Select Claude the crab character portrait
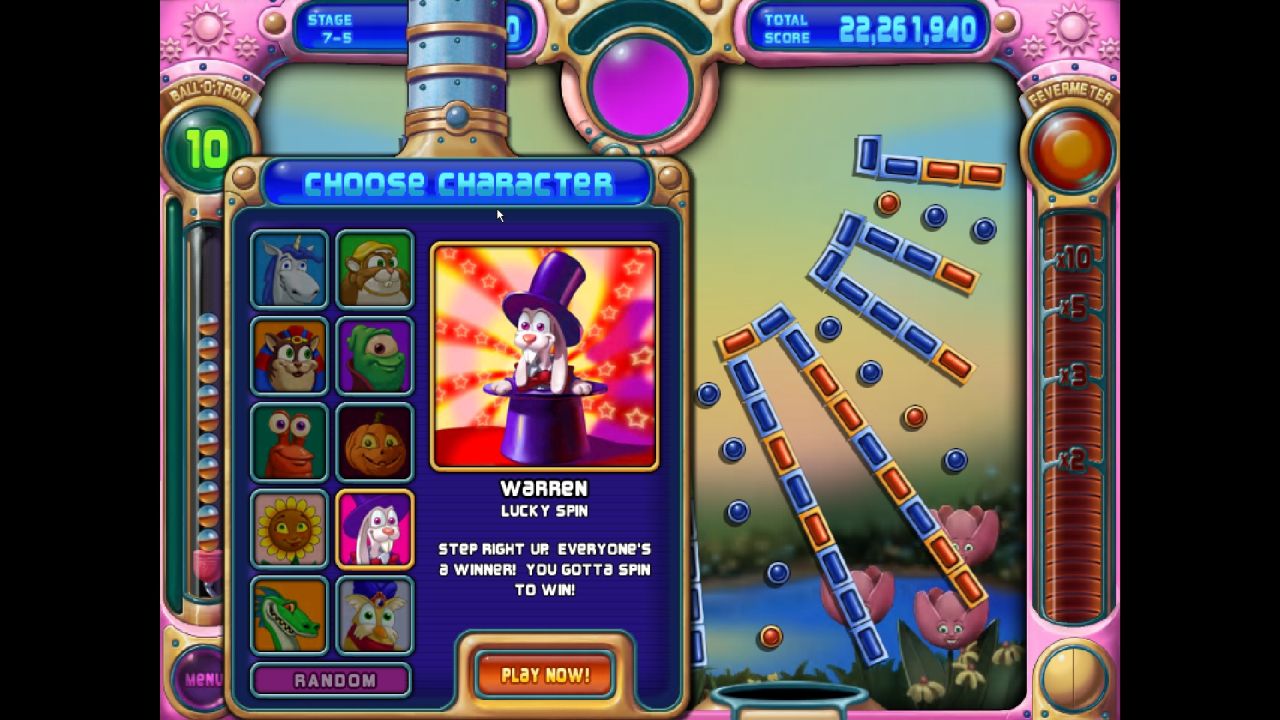 pos(287,440)
